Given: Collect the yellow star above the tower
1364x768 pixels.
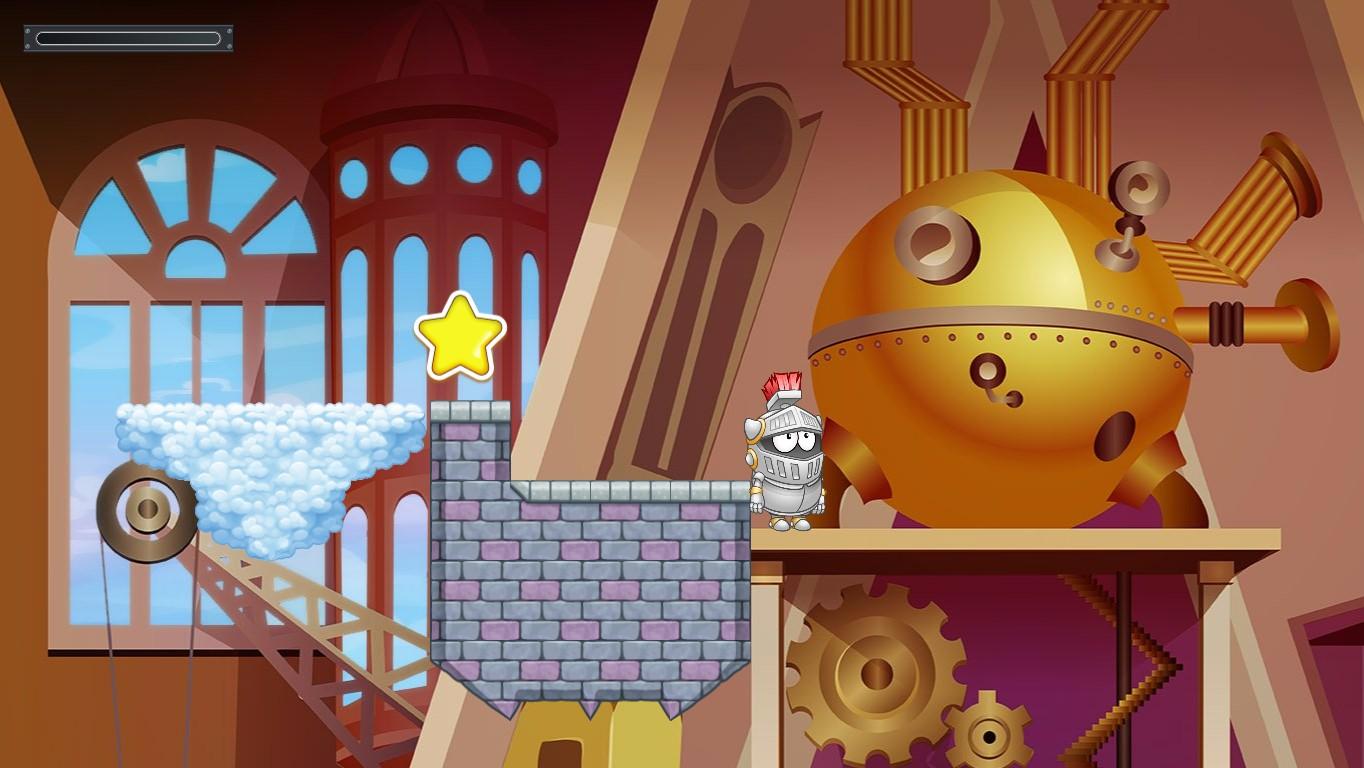Looking at the screenshot, I should coord(459,338).
